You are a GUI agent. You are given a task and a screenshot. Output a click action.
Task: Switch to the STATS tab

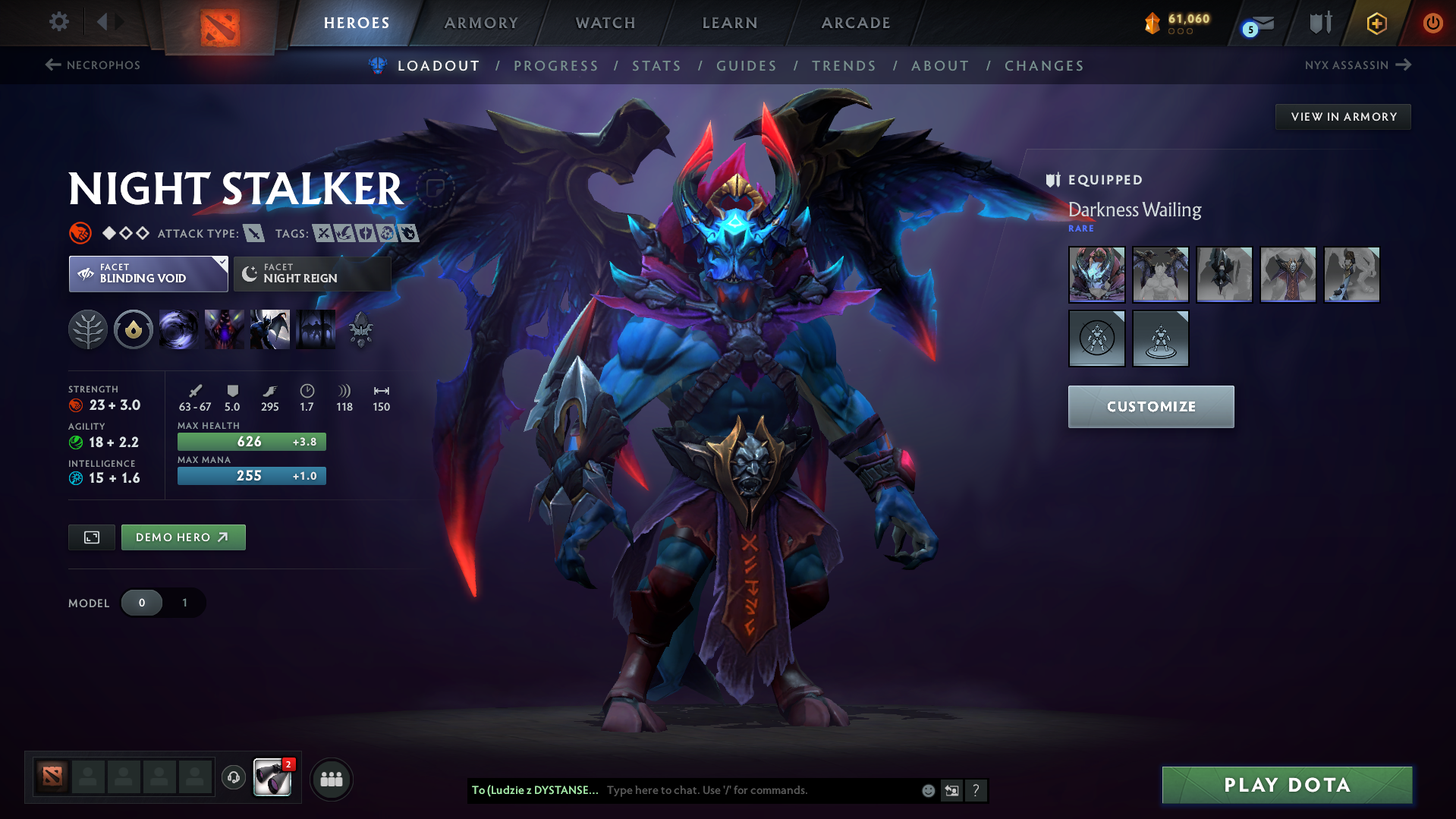coord(656,66)
